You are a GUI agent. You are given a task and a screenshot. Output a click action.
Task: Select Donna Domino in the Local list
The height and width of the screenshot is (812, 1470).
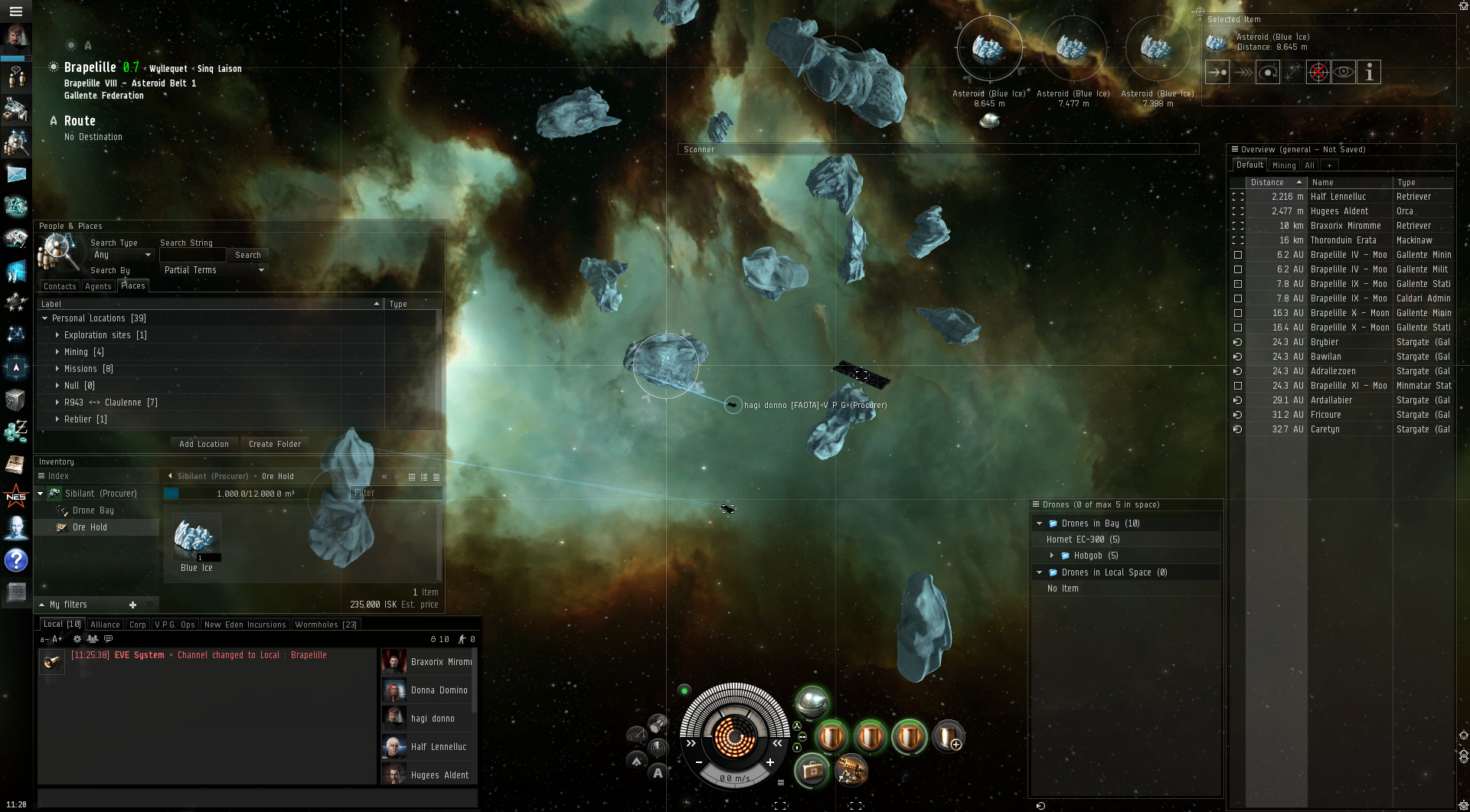(x=439, y=690)
